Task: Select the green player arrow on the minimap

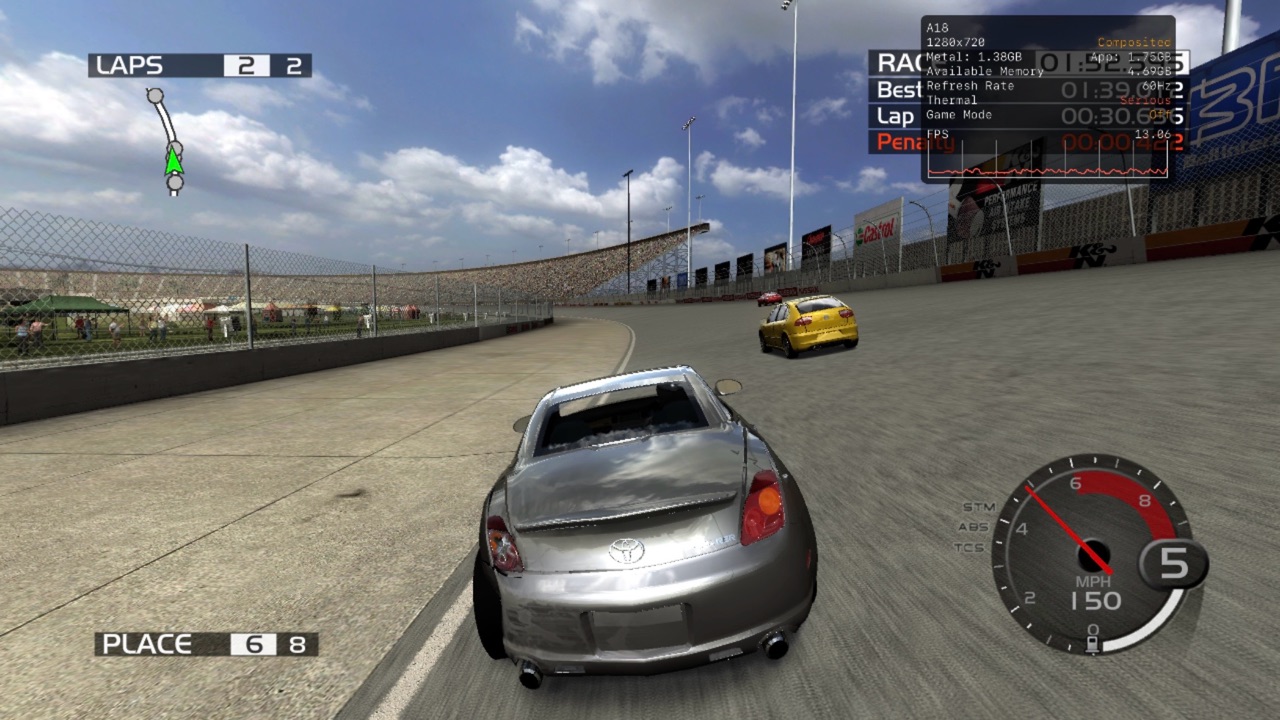Action: point(174,159)
